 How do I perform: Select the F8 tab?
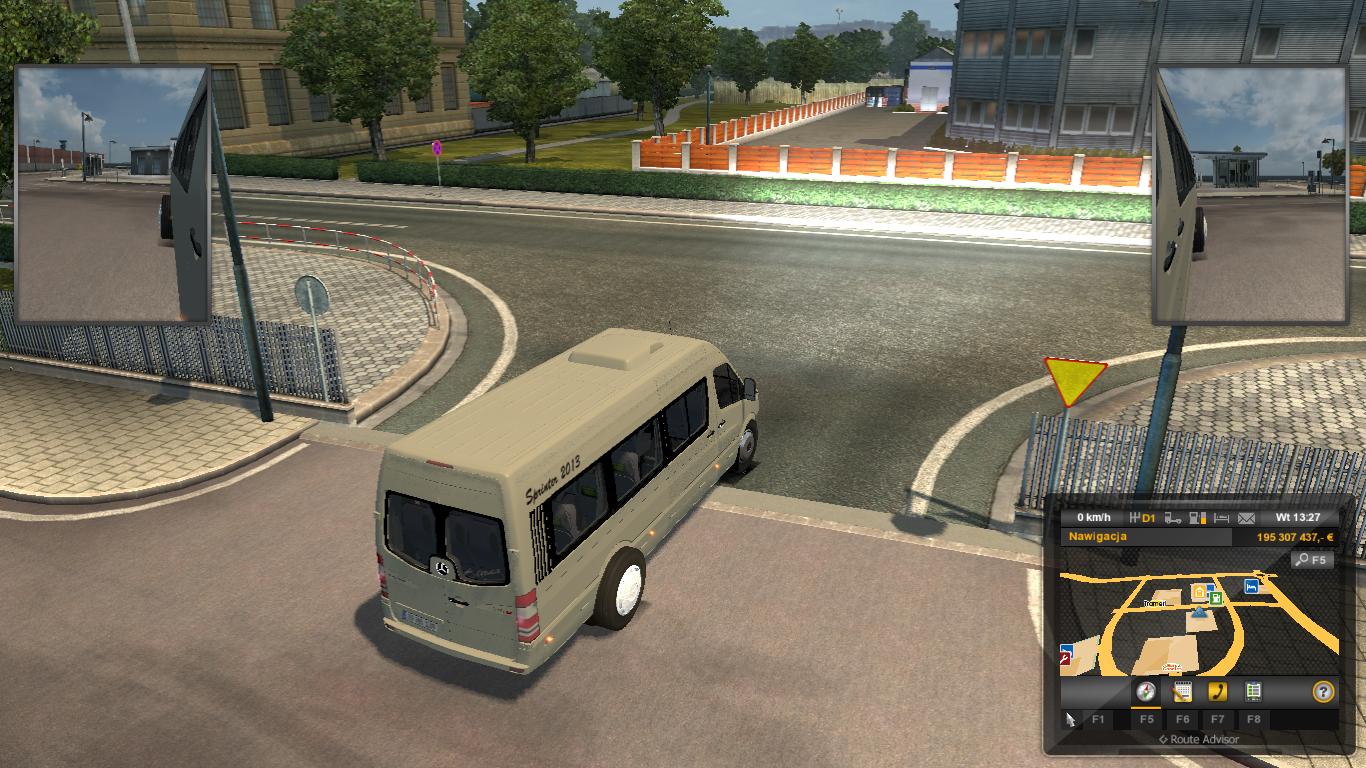[x=1253, y=720]
